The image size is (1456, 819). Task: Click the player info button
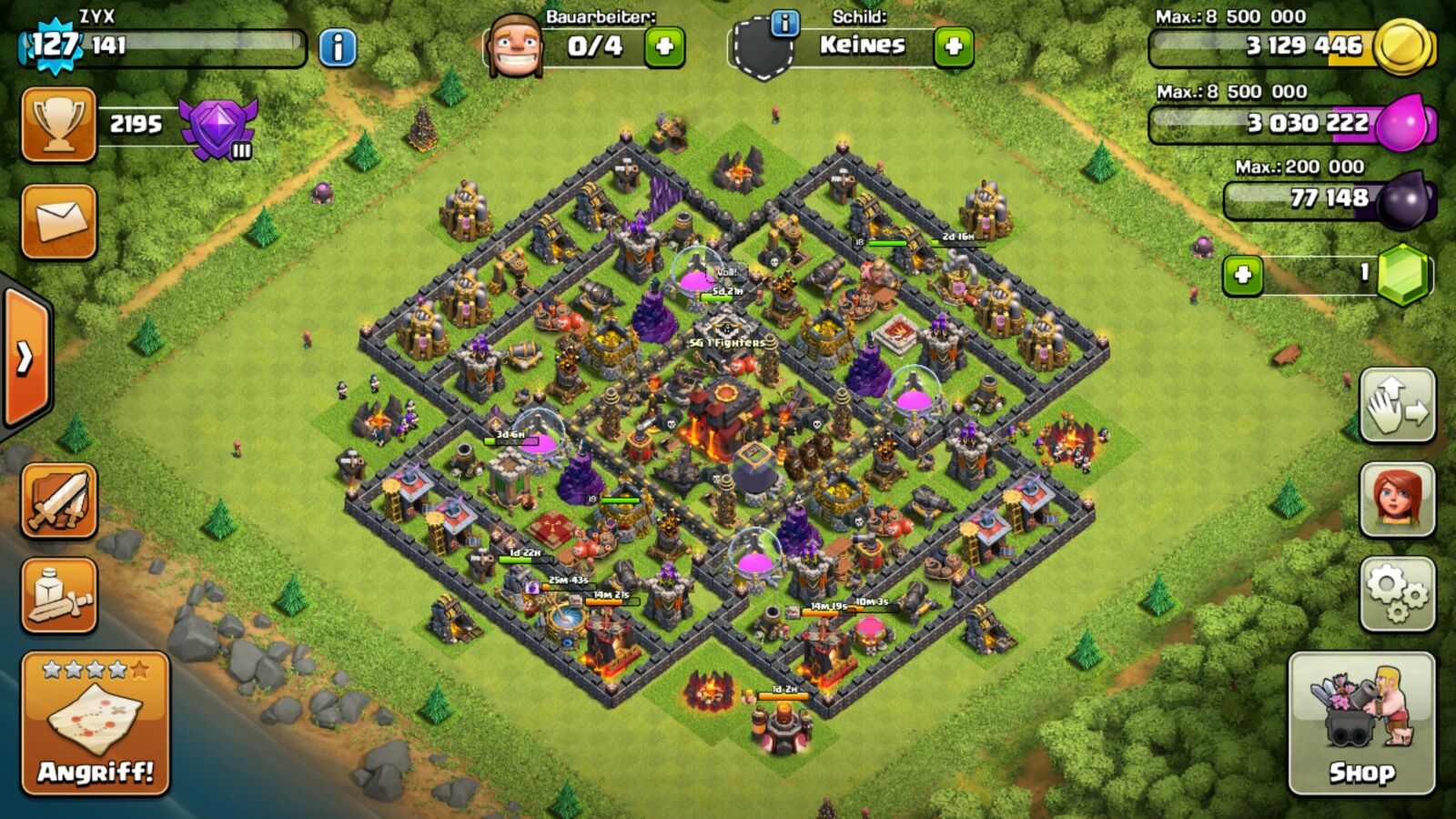(x=338, y=47)
